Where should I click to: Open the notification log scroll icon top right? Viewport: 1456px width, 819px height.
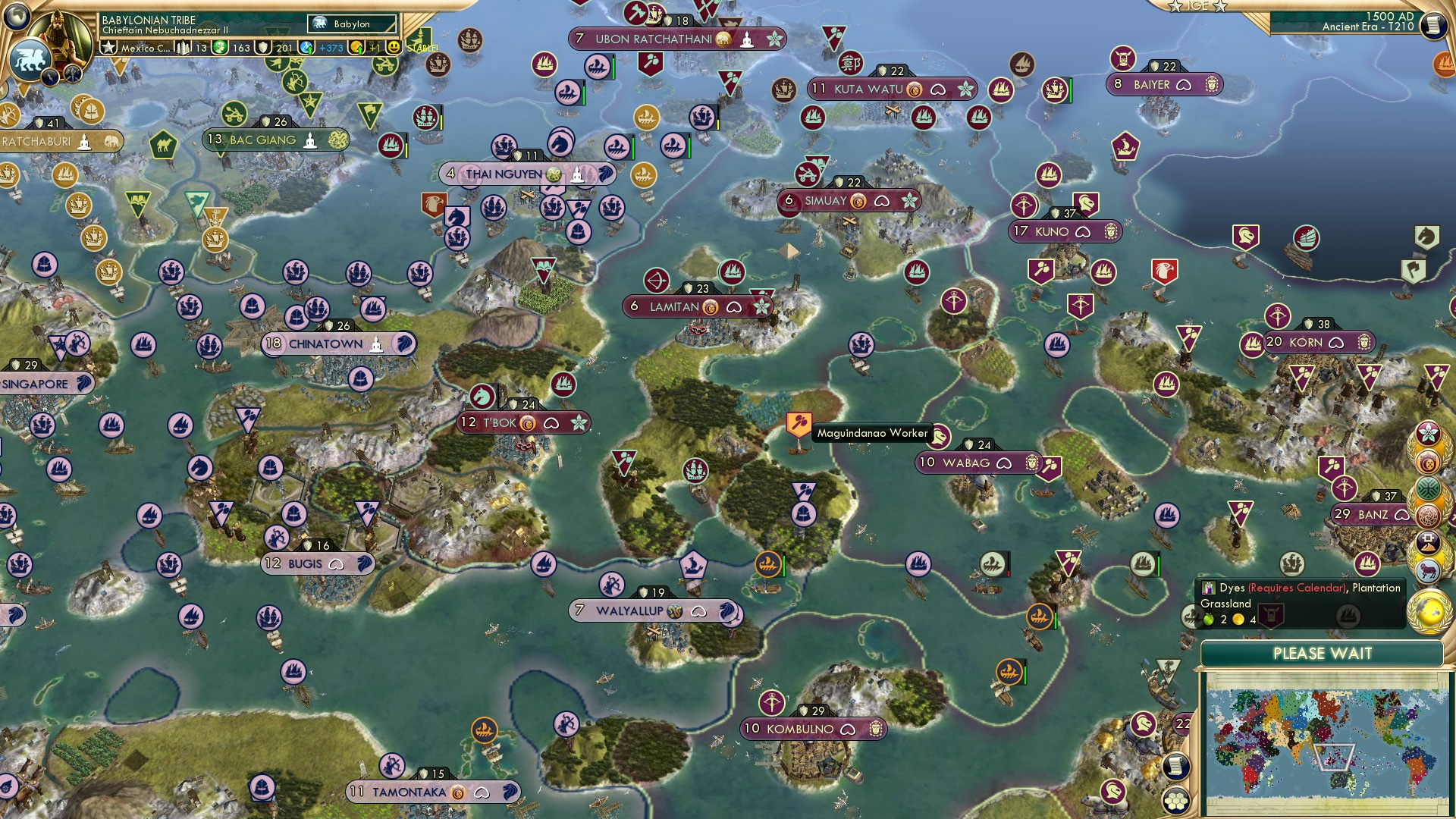point(1435,24)
